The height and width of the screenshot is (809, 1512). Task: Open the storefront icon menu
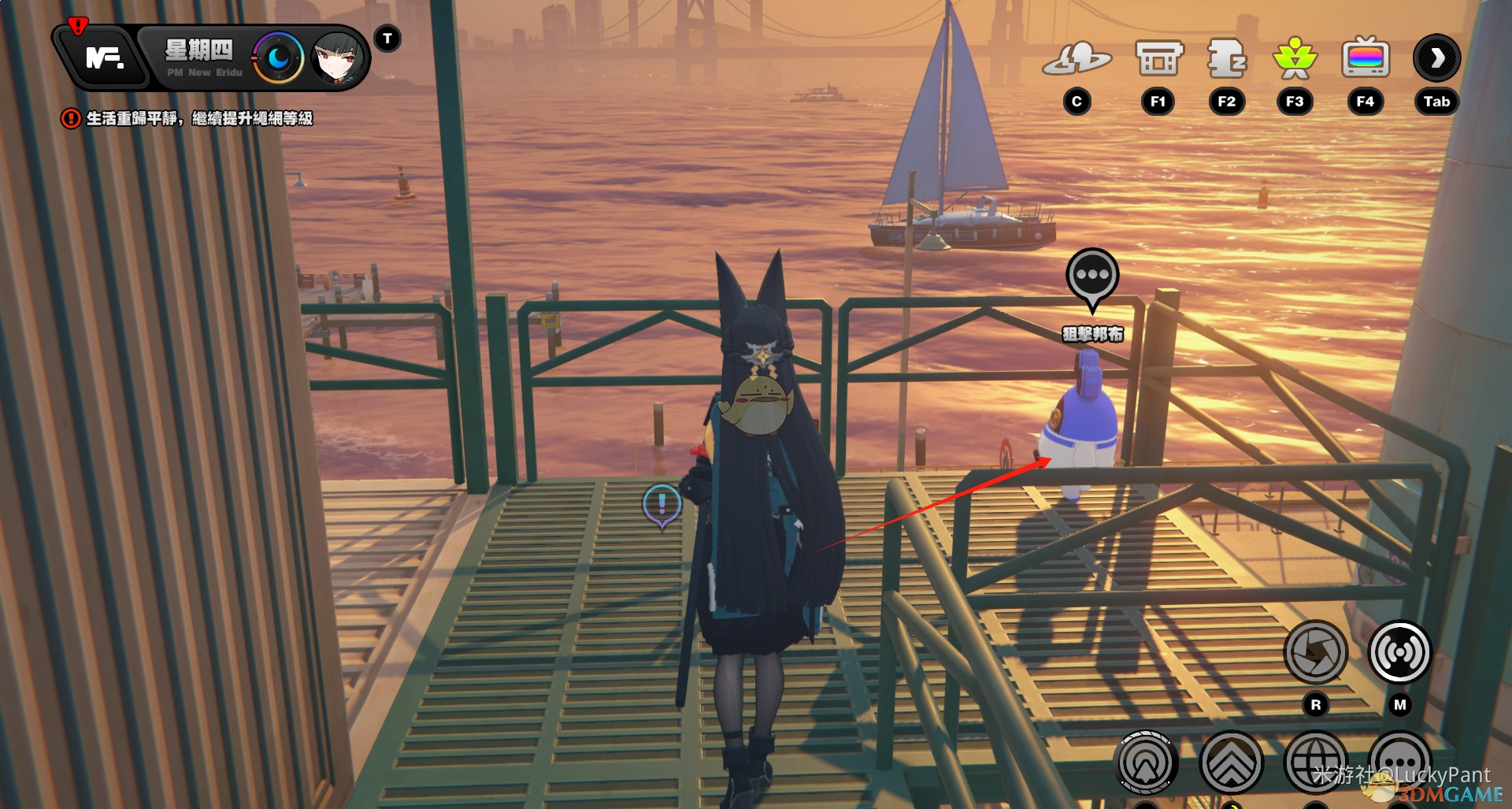[1158, 59]
